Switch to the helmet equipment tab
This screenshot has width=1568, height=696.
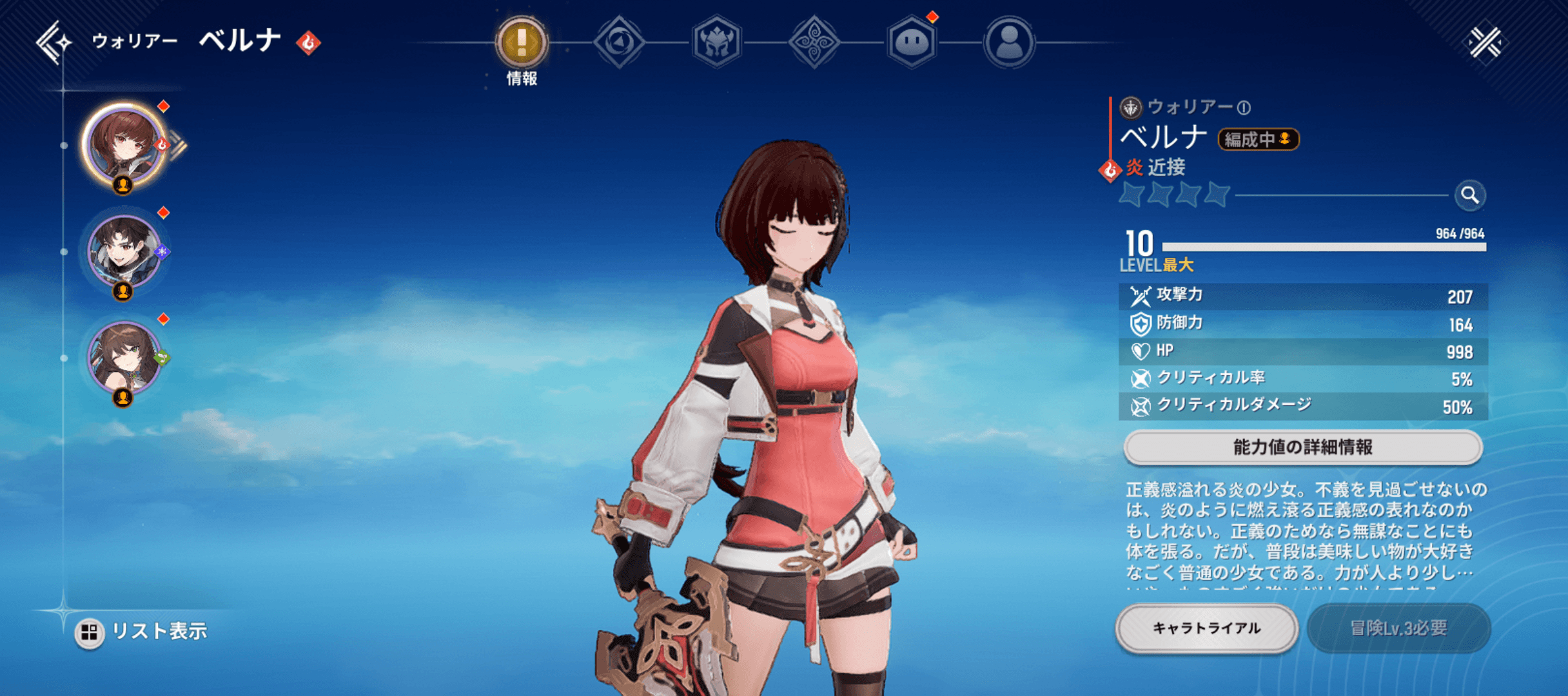pyautogui.click(x=716, y=43)
